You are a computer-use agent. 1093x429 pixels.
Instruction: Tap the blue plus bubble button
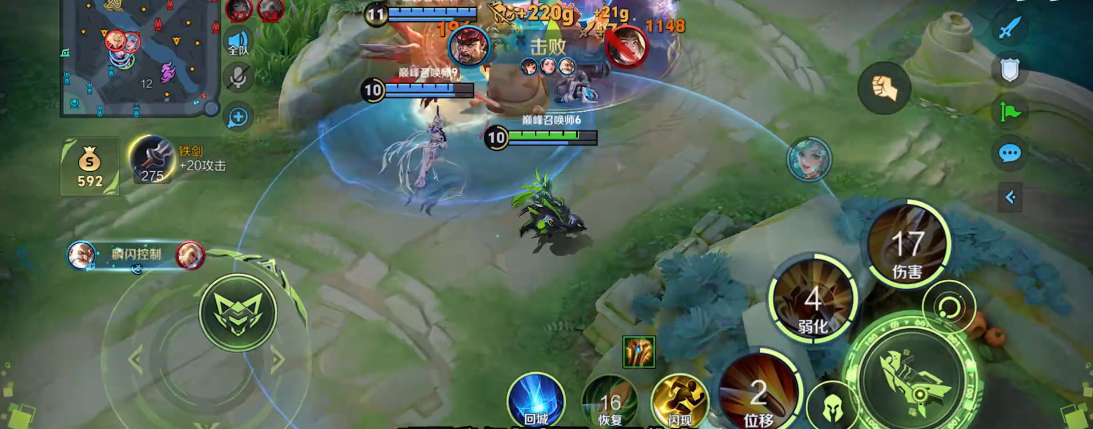point(238,117)
